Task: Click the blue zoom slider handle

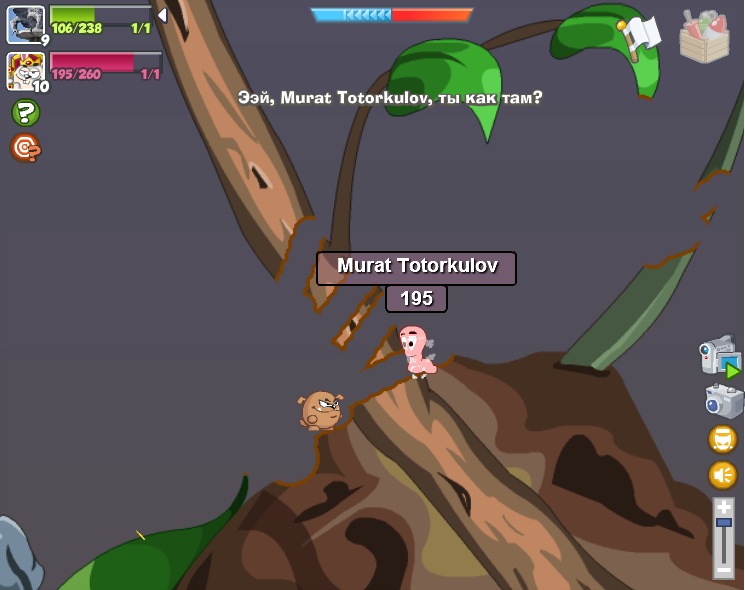Action: pyautogui.click(x=724, y=522)
